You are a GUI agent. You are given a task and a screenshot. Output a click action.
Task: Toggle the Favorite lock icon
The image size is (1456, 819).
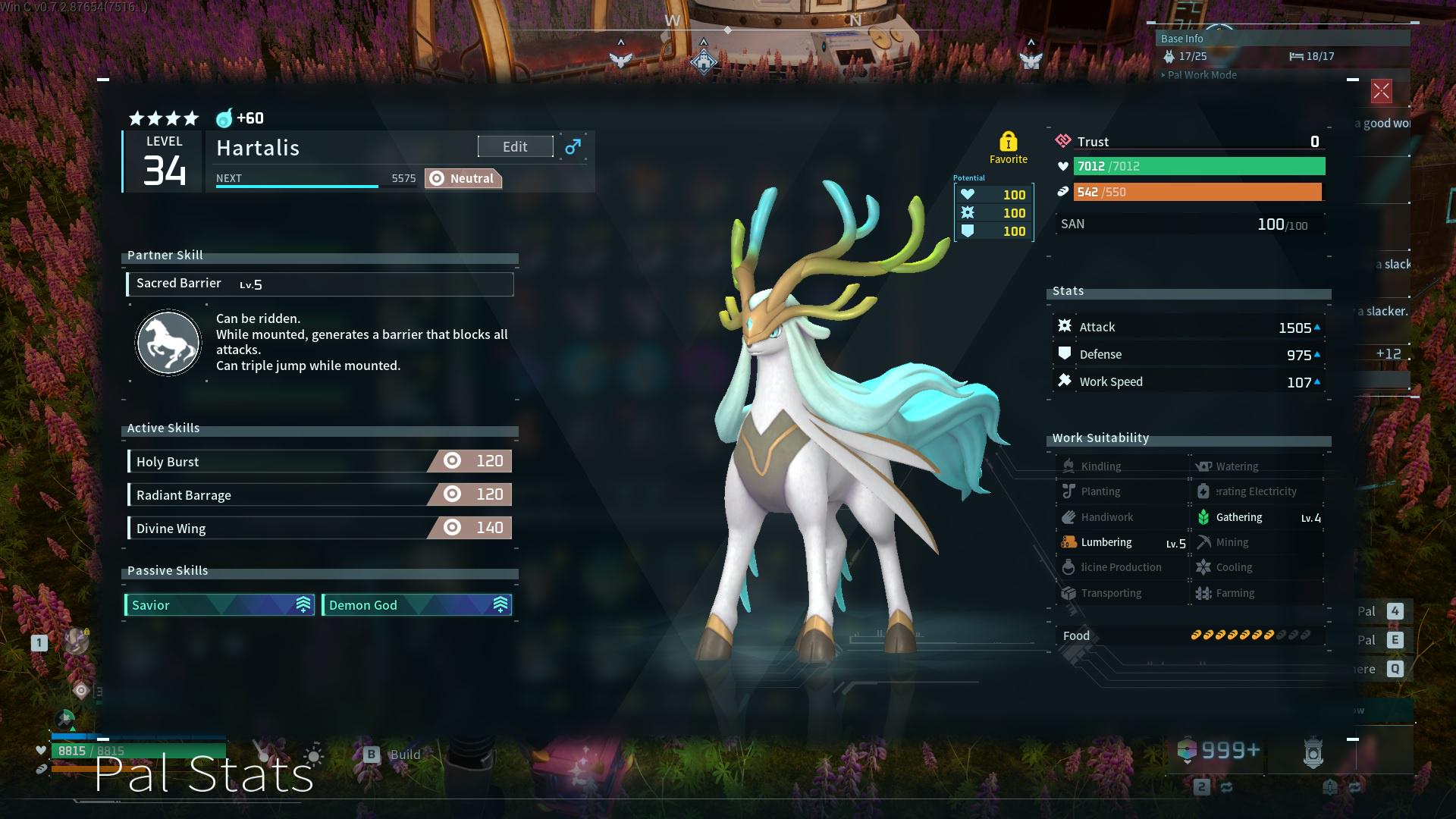click(x=1008, y=143)
